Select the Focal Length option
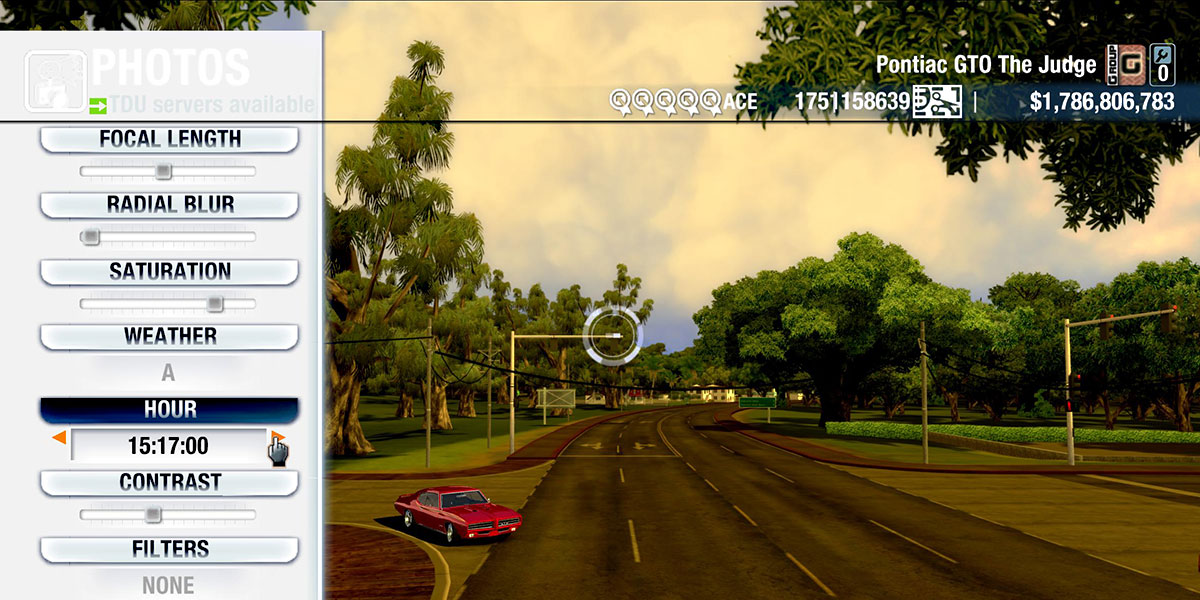The width and height of the screenshot is (1200, 600). pyautogui.click(x=169, y=139)
